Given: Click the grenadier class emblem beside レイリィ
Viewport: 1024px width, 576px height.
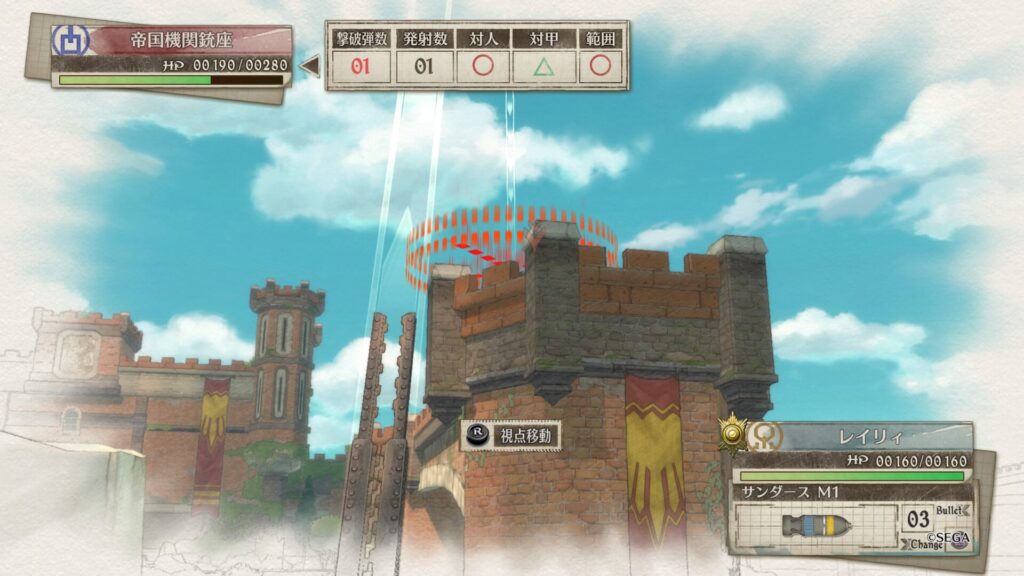Looking at the screenshot, I should [768, 435].
